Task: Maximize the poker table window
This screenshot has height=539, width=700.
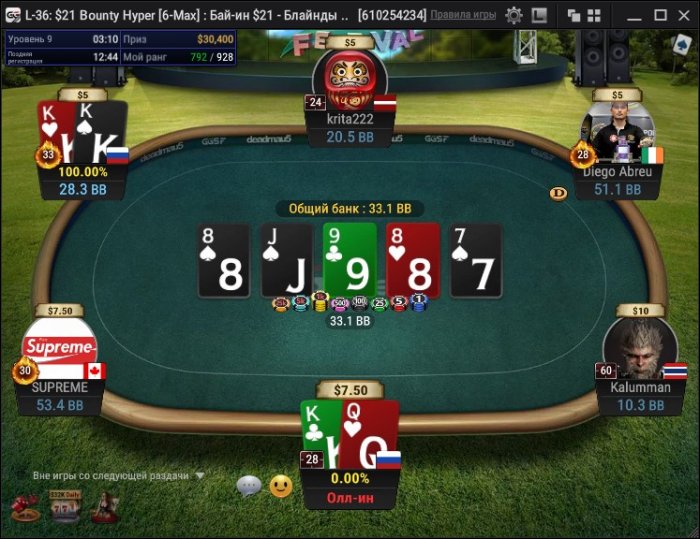Action: pyautogui.click(x=659, y=15)
